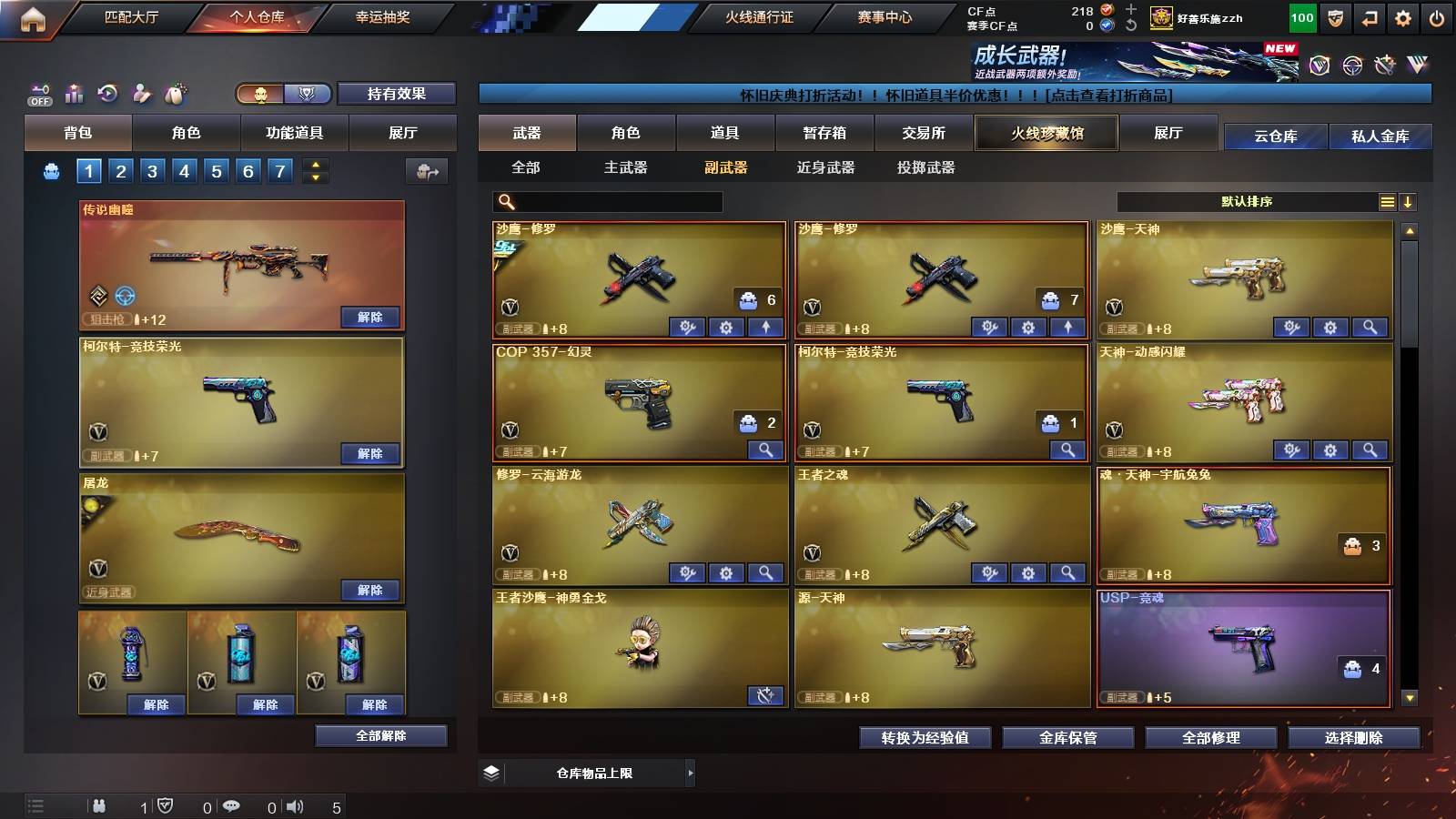Switch to the 近身武器 weapon tab

[826, 168]
